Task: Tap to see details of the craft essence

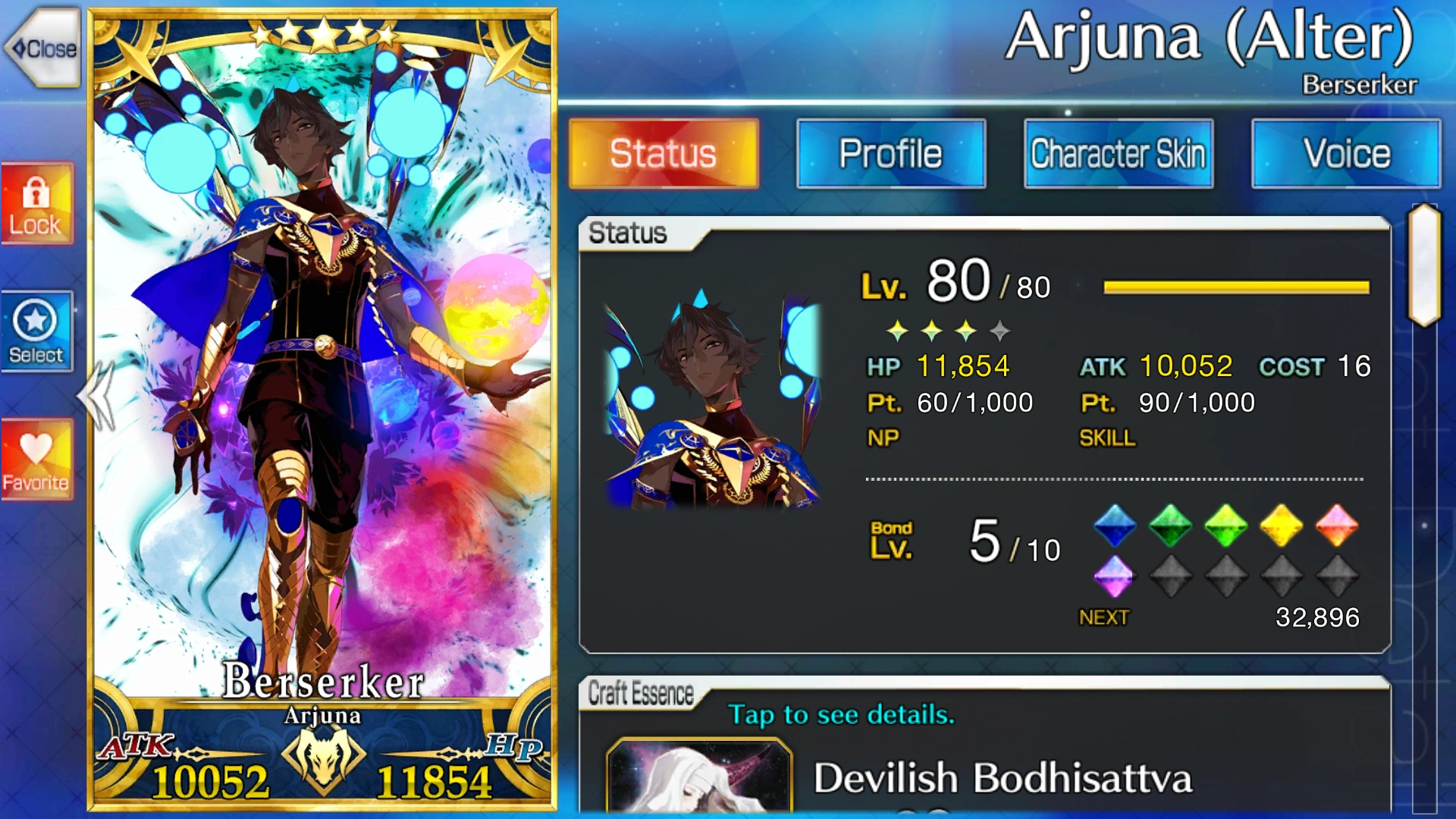Action: click(x=840, y=714)
